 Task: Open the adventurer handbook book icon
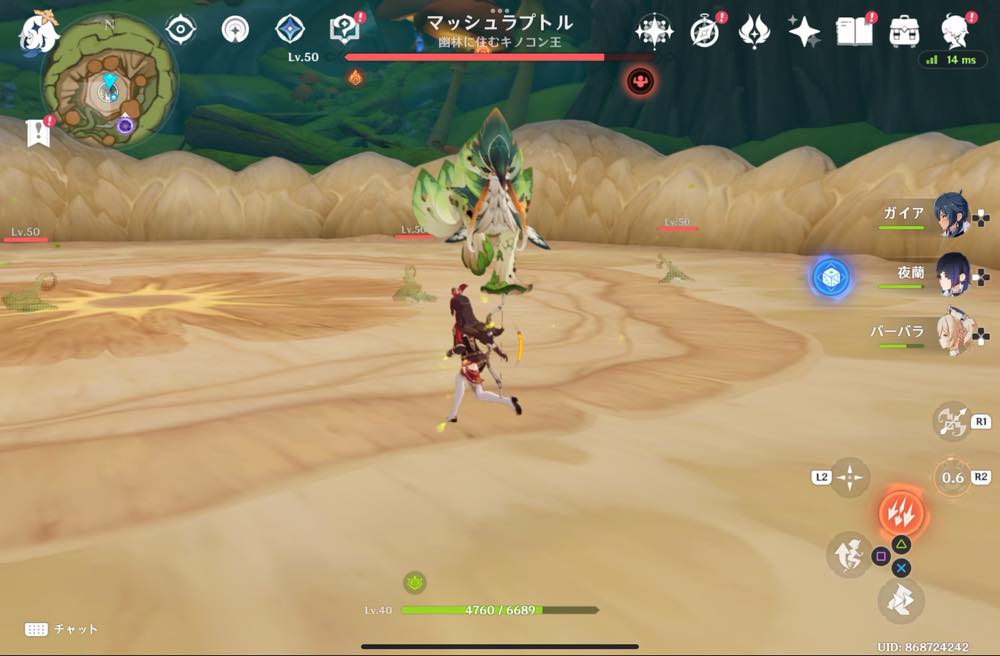(853, 32)
